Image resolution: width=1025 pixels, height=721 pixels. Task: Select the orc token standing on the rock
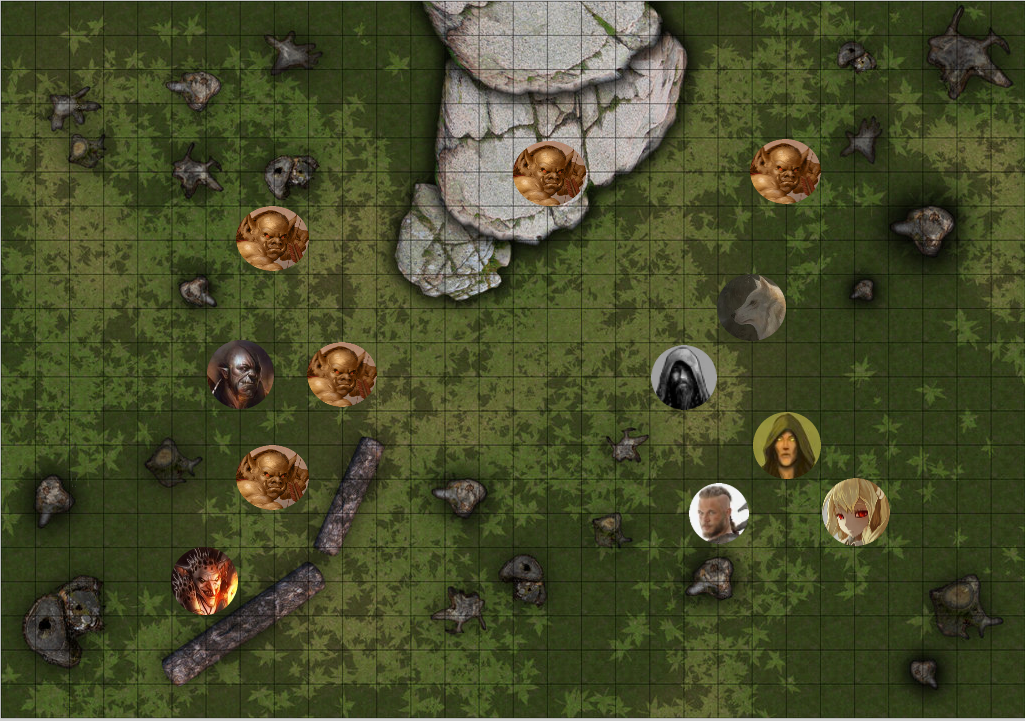549,173
